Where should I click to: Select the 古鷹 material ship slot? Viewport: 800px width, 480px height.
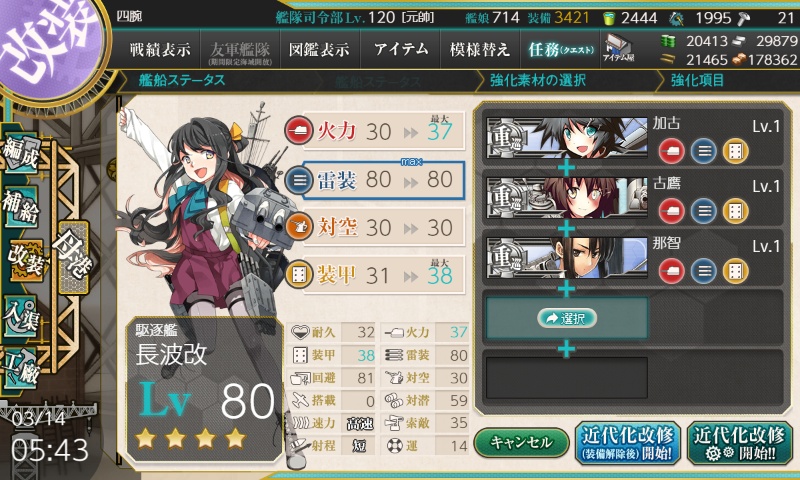pos(566,196)
